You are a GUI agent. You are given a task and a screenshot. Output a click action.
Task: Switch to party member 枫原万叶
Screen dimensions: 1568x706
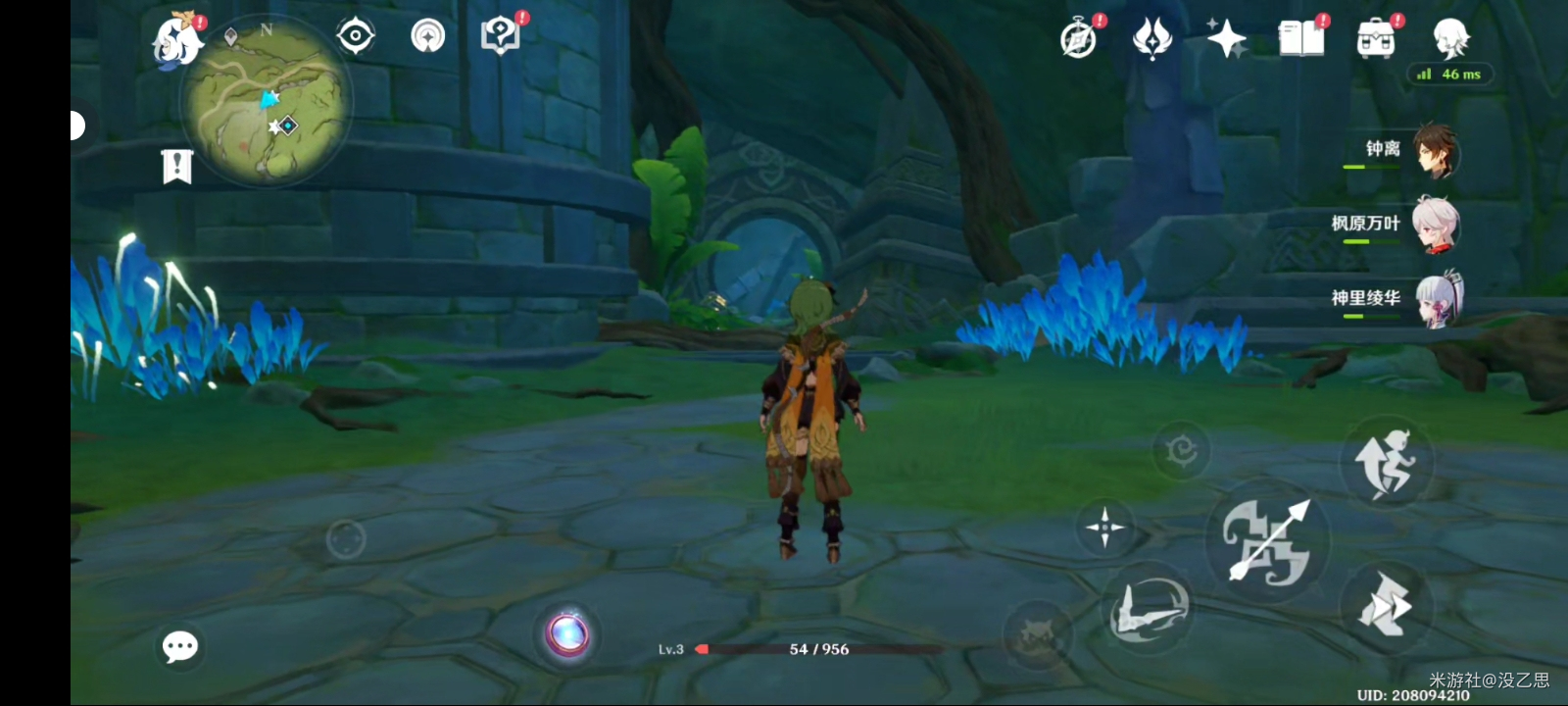1437,225
